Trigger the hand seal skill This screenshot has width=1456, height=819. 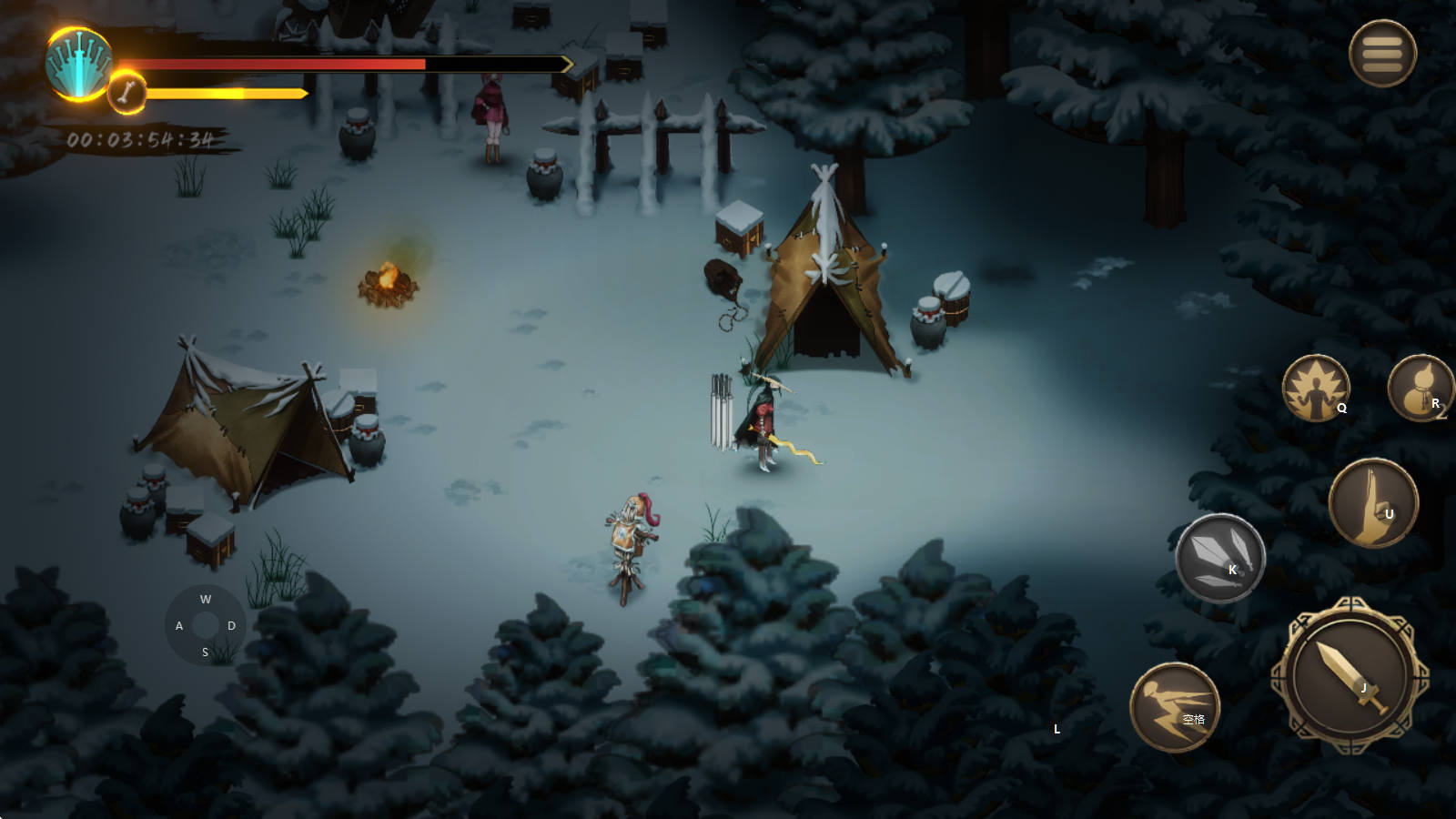pos(1373,502)
